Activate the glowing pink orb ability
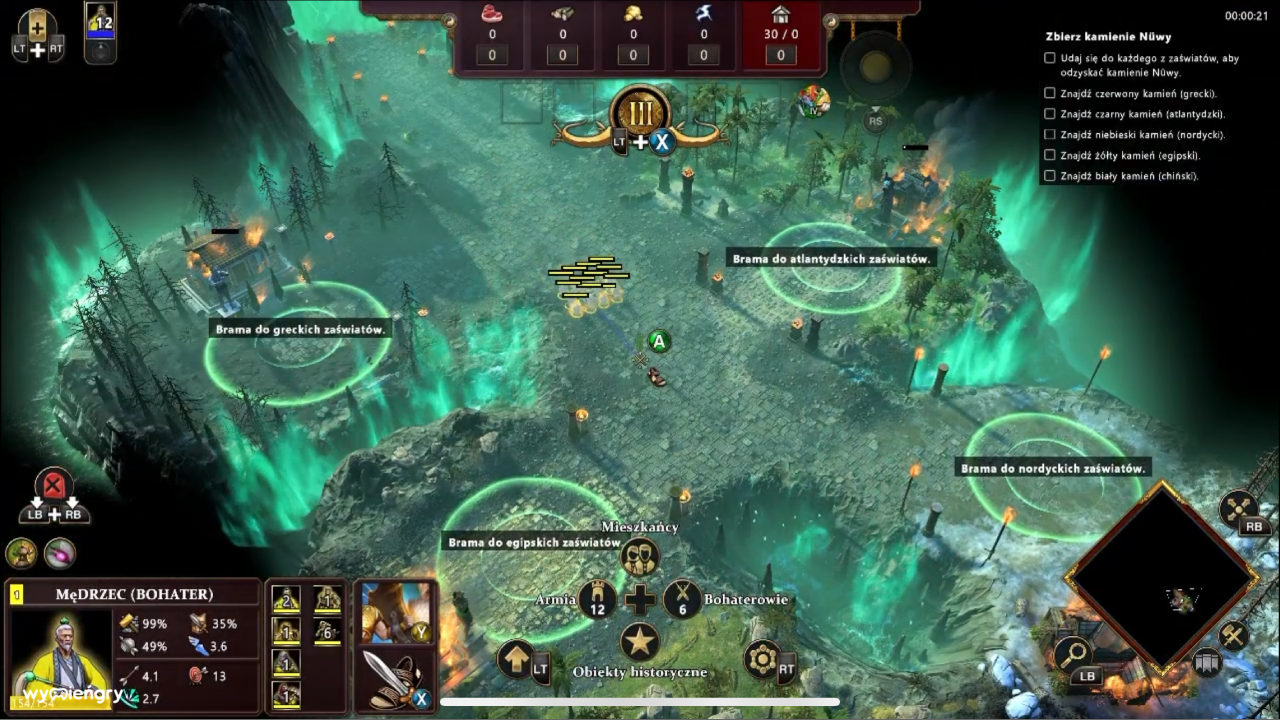1280x720 pixels. [x=59, y=553]
